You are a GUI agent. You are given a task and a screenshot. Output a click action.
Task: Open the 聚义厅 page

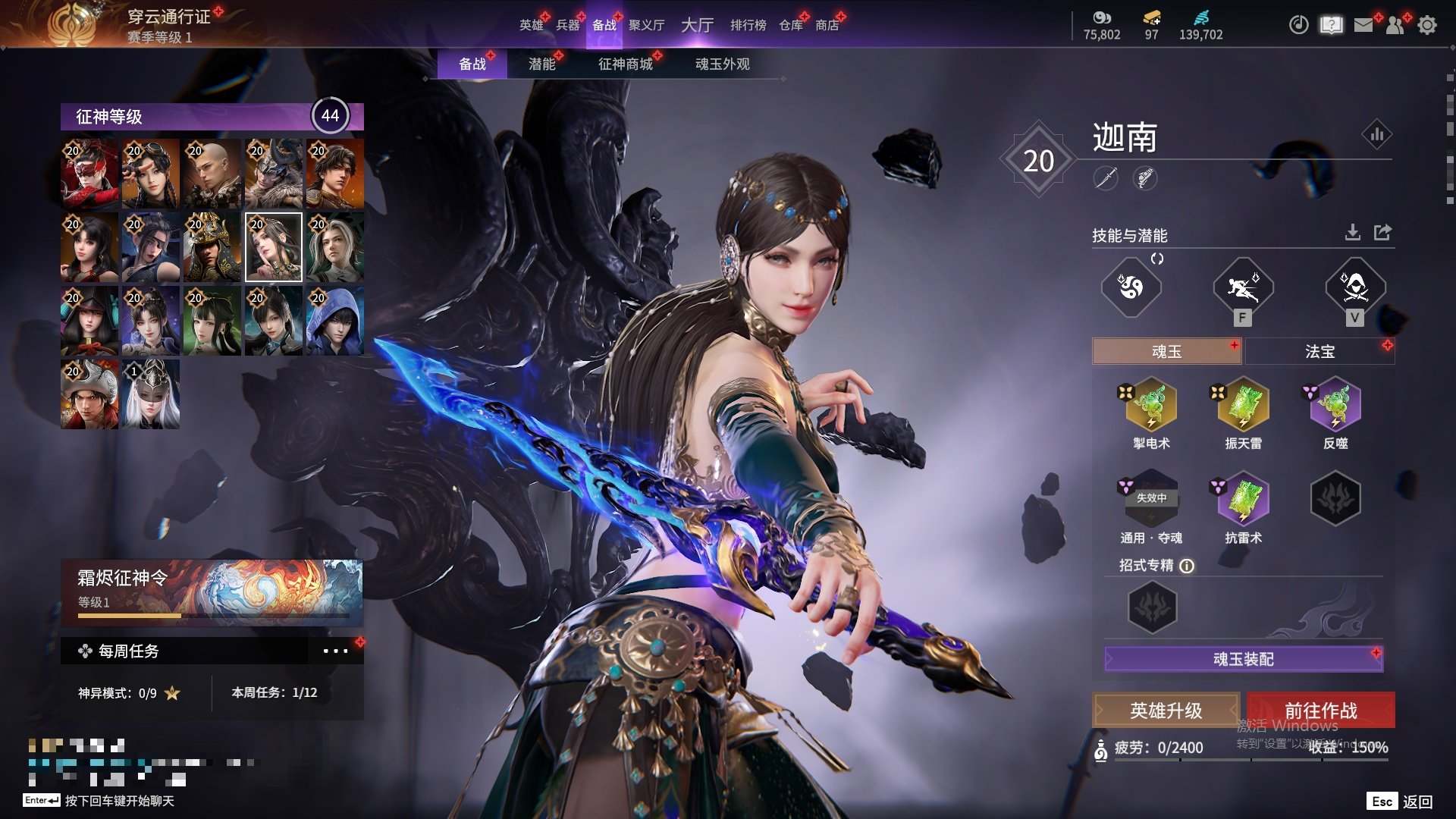pyautogui.click(x=646, y=25)
